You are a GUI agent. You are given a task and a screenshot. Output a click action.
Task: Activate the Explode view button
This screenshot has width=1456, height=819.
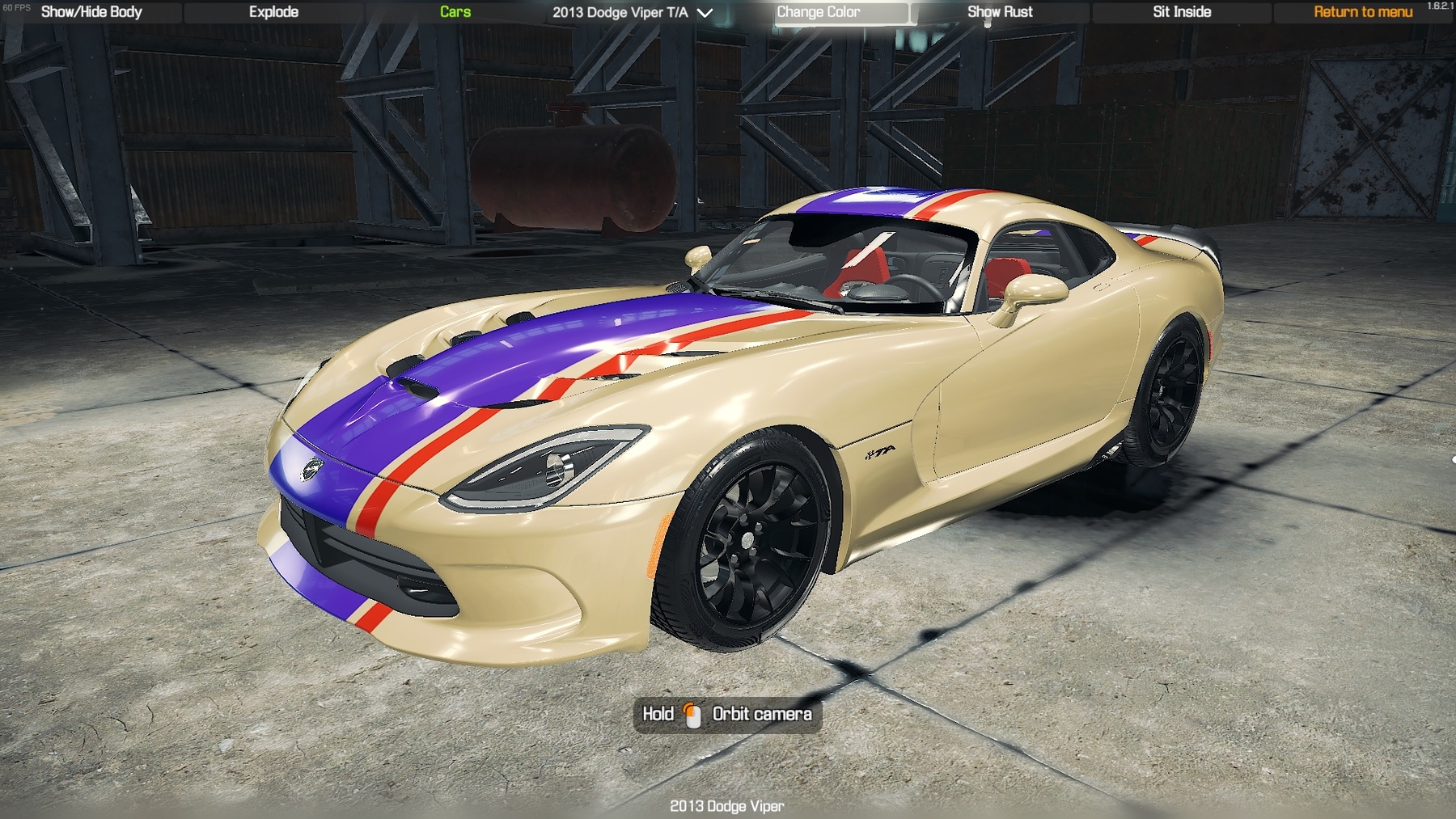tap(273, 12)
